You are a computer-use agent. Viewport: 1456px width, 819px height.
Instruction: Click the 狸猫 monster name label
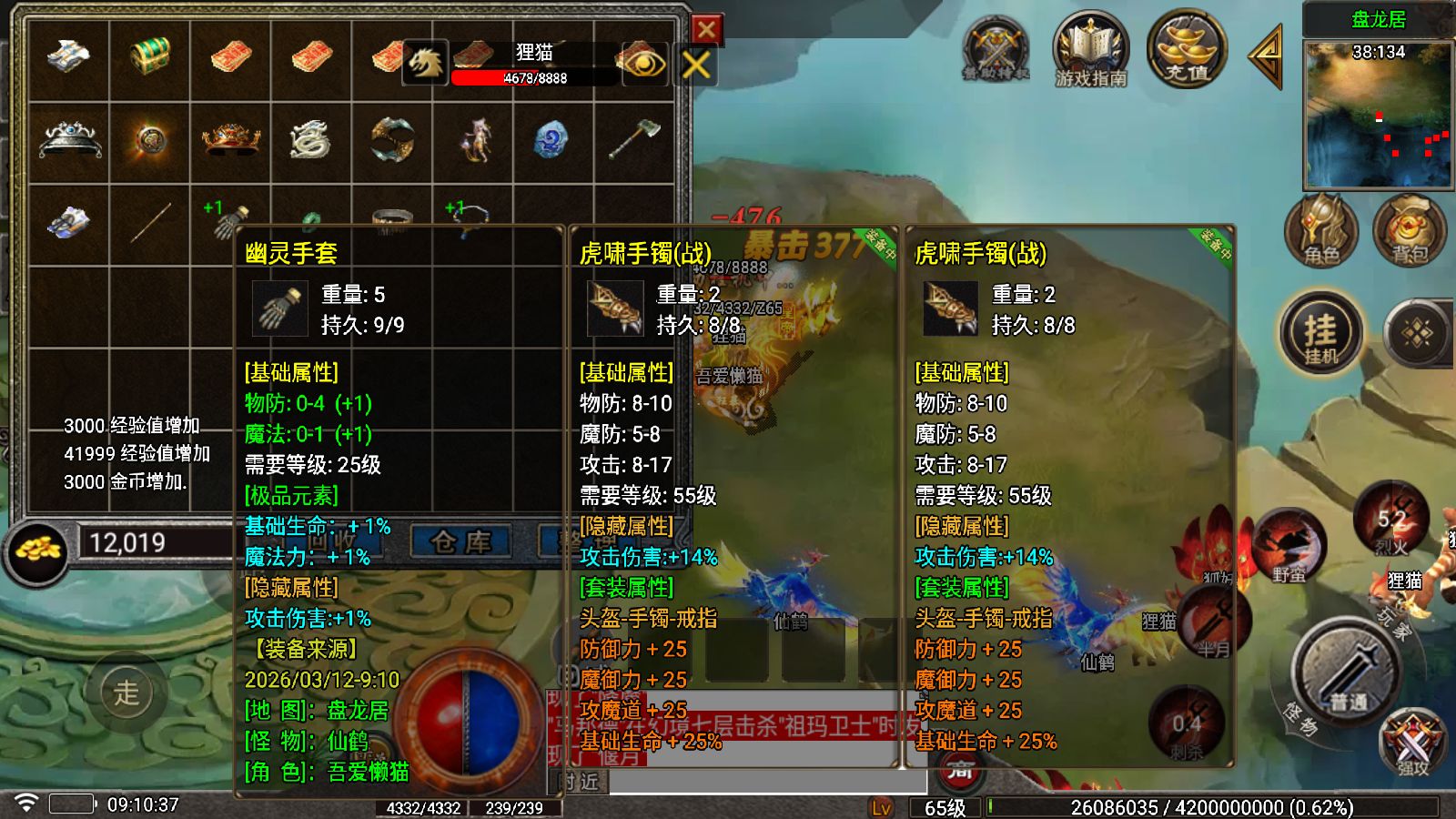point(531,55)
